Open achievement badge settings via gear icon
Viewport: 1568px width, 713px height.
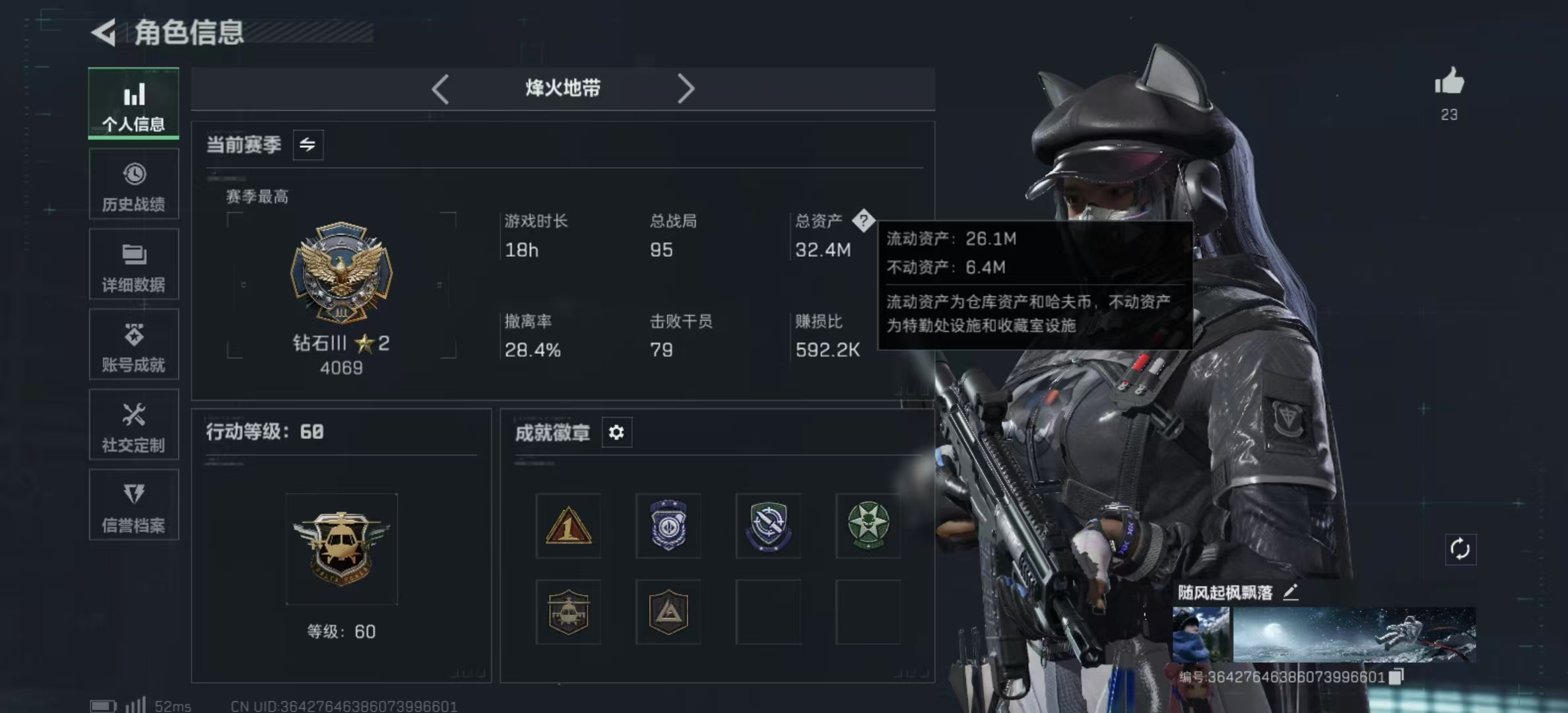tap(616, 432)
